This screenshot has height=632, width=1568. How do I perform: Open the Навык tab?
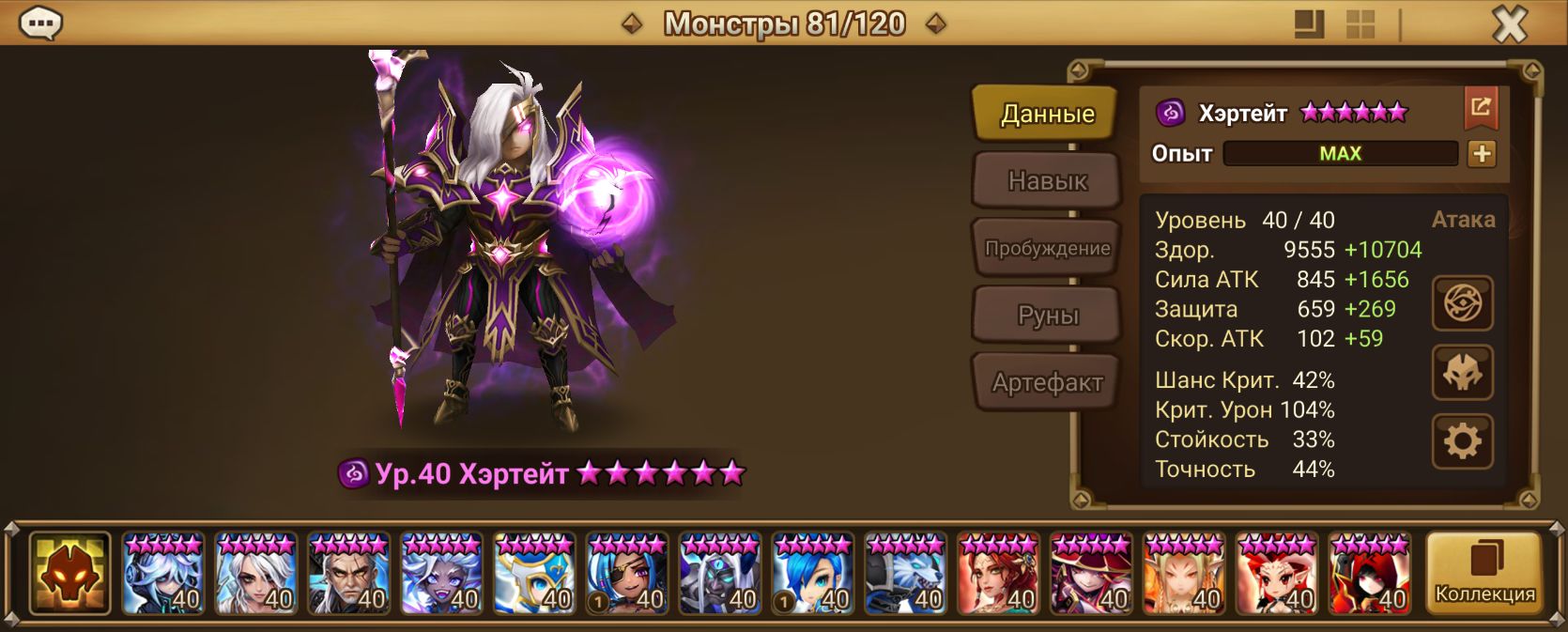(x=1046, y=180)
